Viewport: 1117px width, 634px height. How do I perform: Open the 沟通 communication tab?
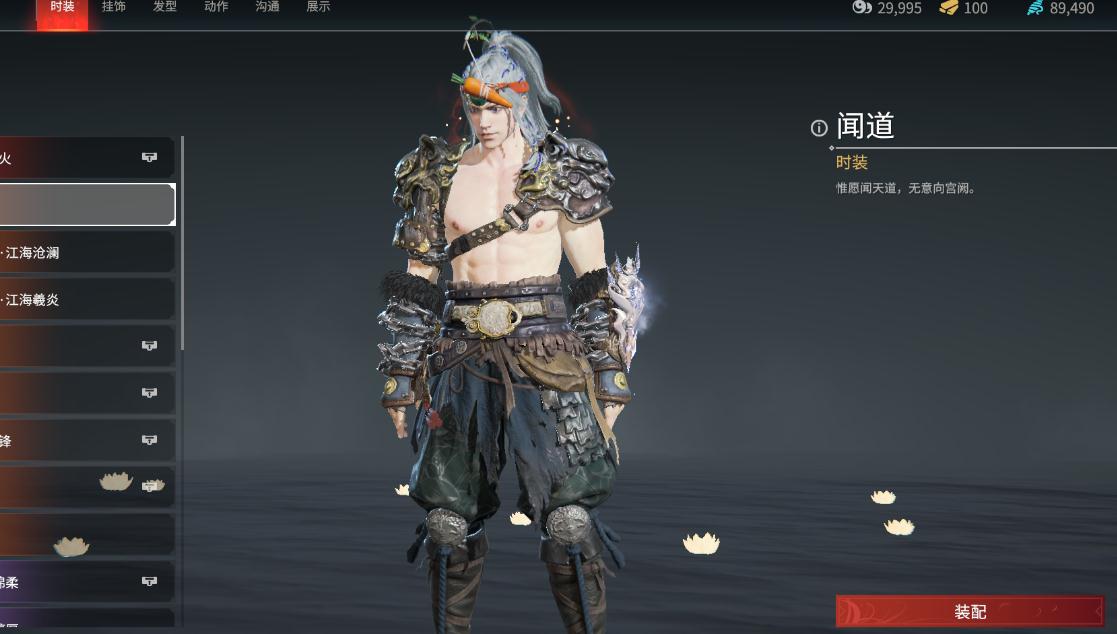(x=267, y=7)
